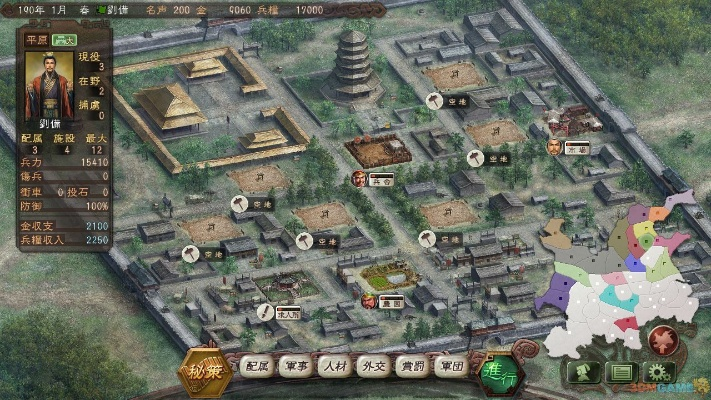Open the 人材 personnel menu

(333, 367)
